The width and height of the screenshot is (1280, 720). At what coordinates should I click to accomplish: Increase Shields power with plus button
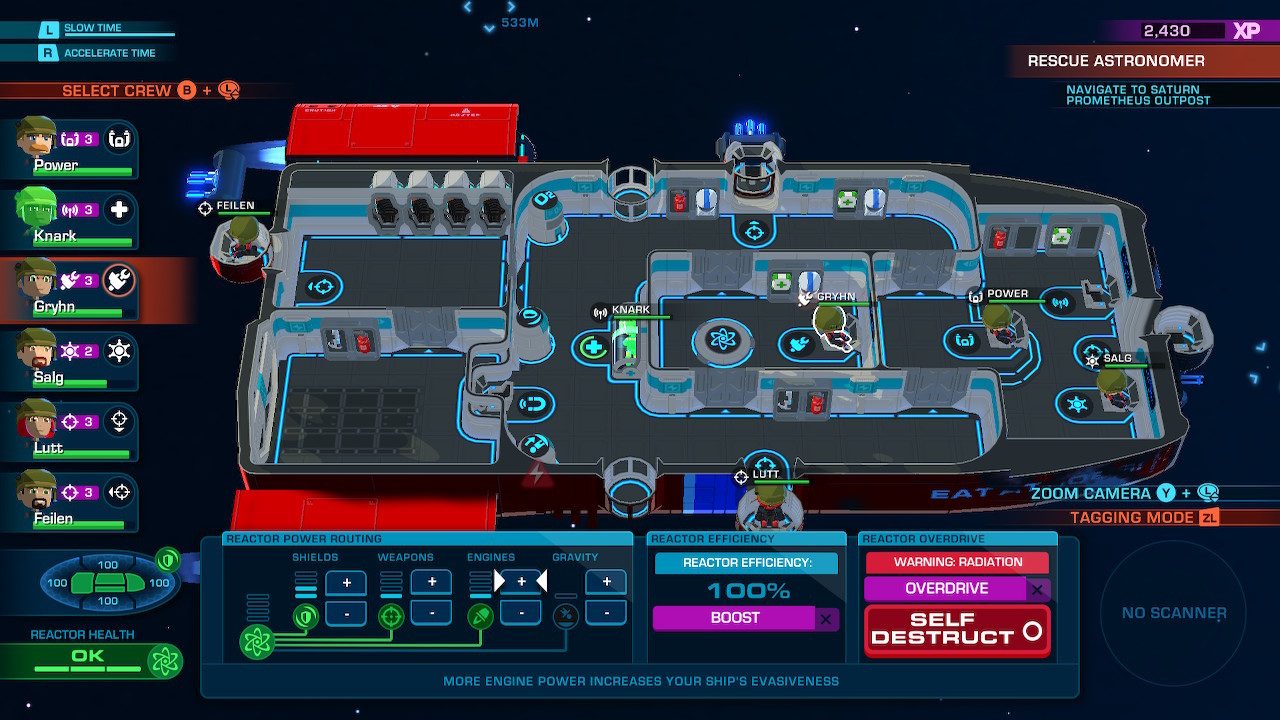[x=346, y=582]
